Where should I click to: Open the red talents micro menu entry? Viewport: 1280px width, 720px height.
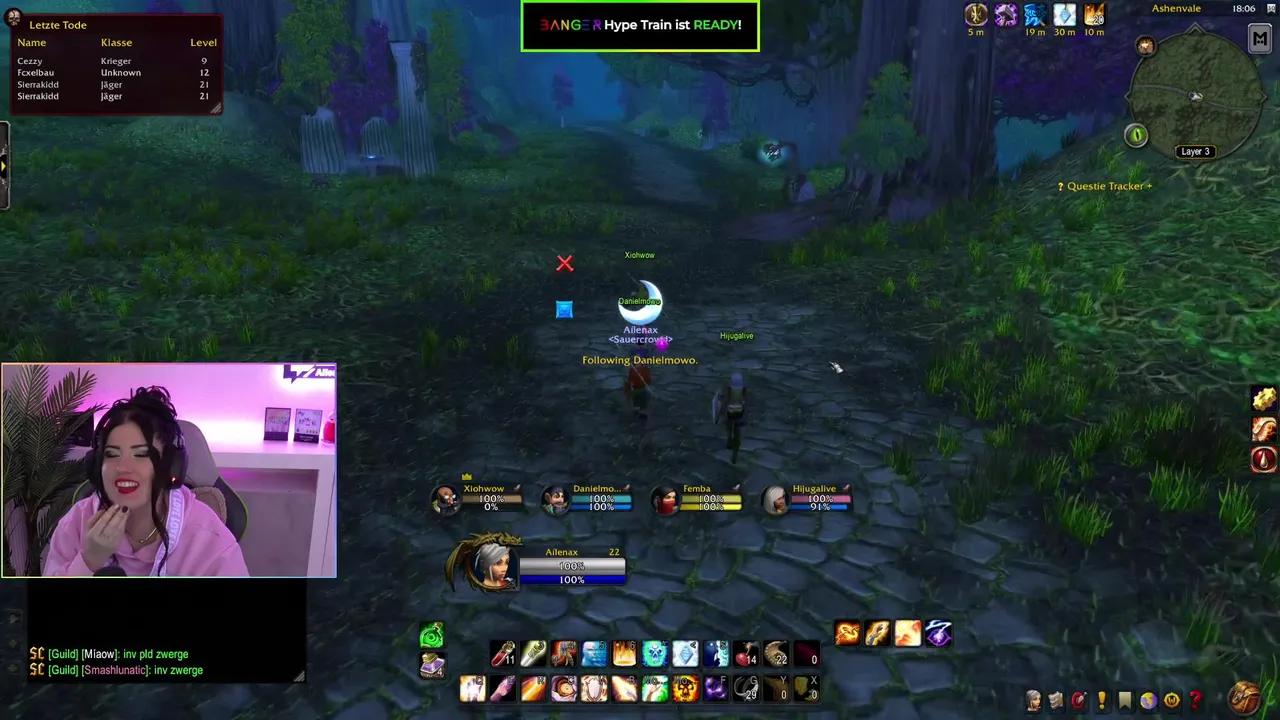pos(1078,700)
